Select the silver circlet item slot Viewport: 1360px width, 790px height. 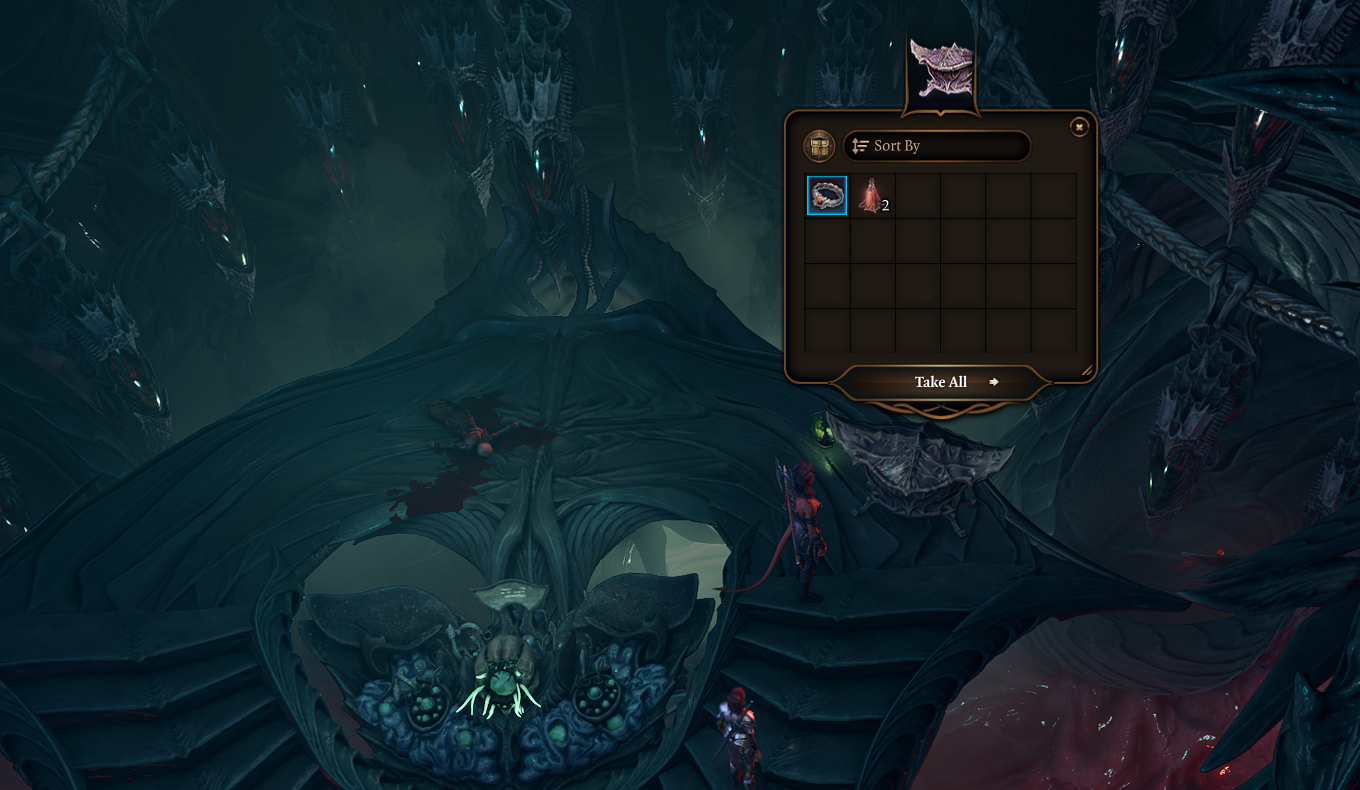point(827,195)
